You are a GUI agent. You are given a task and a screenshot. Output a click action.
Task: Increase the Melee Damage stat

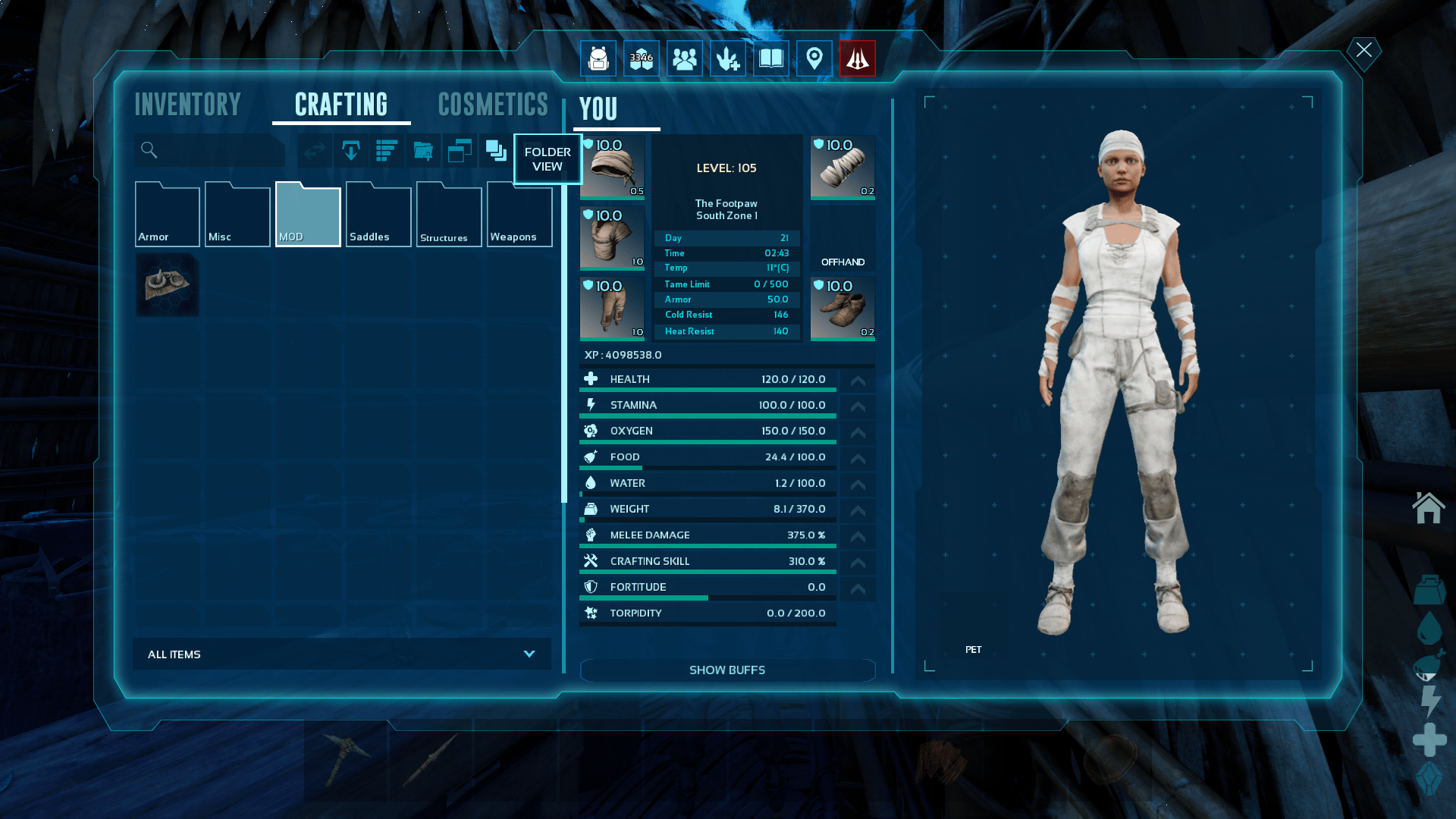858,536
